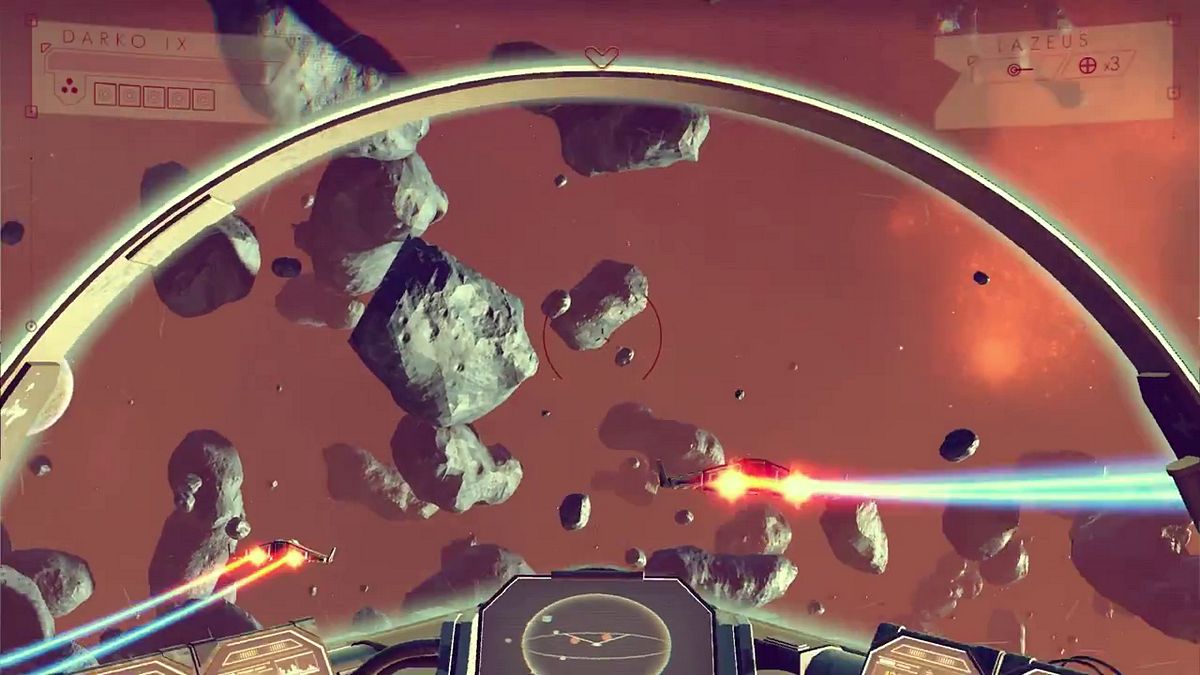1200x675 pixels.
Task: Select the three red dots emblem
Action: click(68, 89)
